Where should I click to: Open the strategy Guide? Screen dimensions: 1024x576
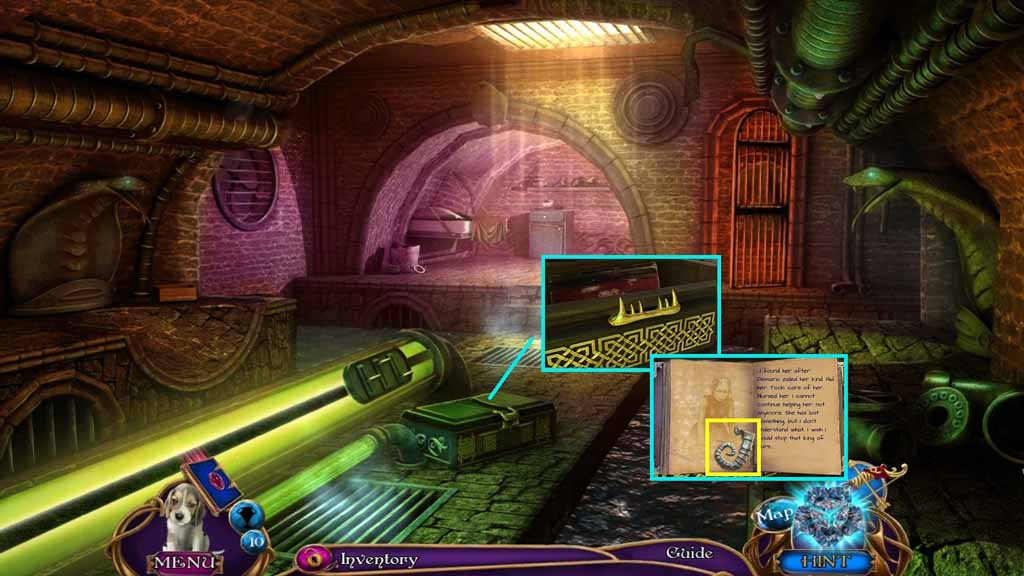pyautogui.click(x=690, y=553)
